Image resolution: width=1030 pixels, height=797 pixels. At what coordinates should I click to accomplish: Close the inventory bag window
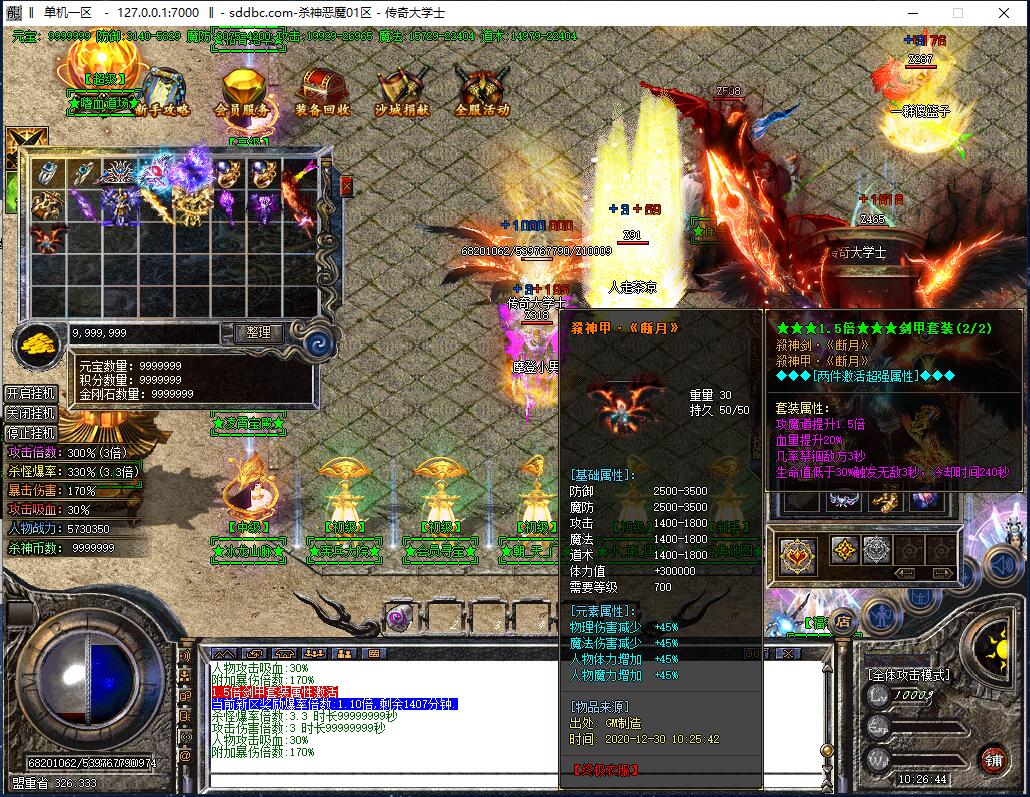point(346,186)
